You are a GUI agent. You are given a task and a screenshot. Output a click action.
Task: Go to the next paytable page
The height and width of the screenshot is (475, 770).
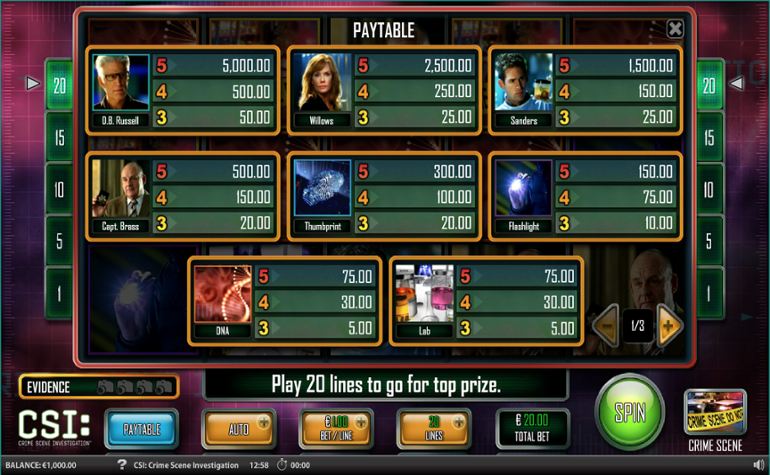(669, 325)
